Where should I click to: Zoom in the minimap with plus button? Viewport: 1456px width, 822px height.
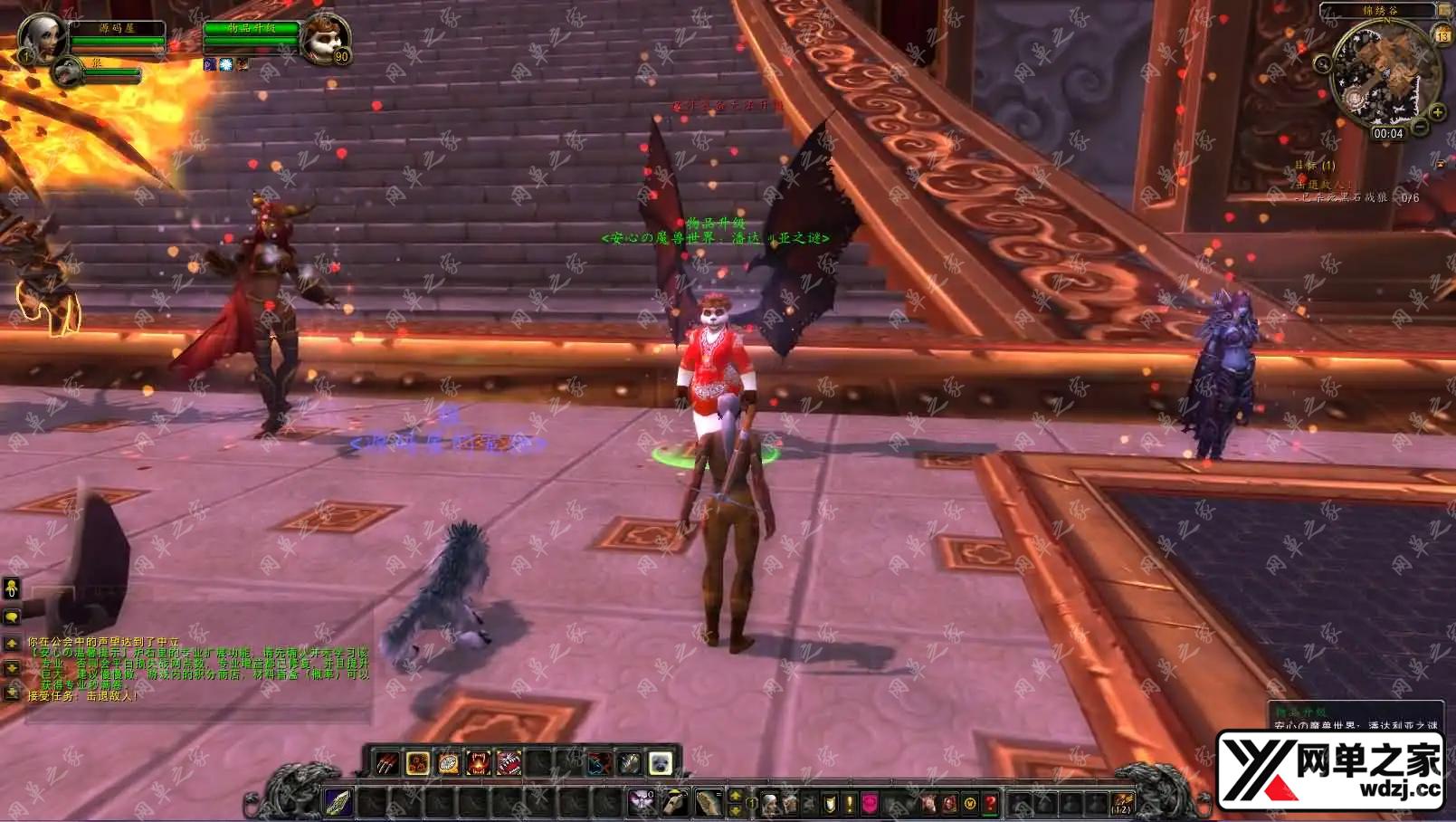[1436, 112]
